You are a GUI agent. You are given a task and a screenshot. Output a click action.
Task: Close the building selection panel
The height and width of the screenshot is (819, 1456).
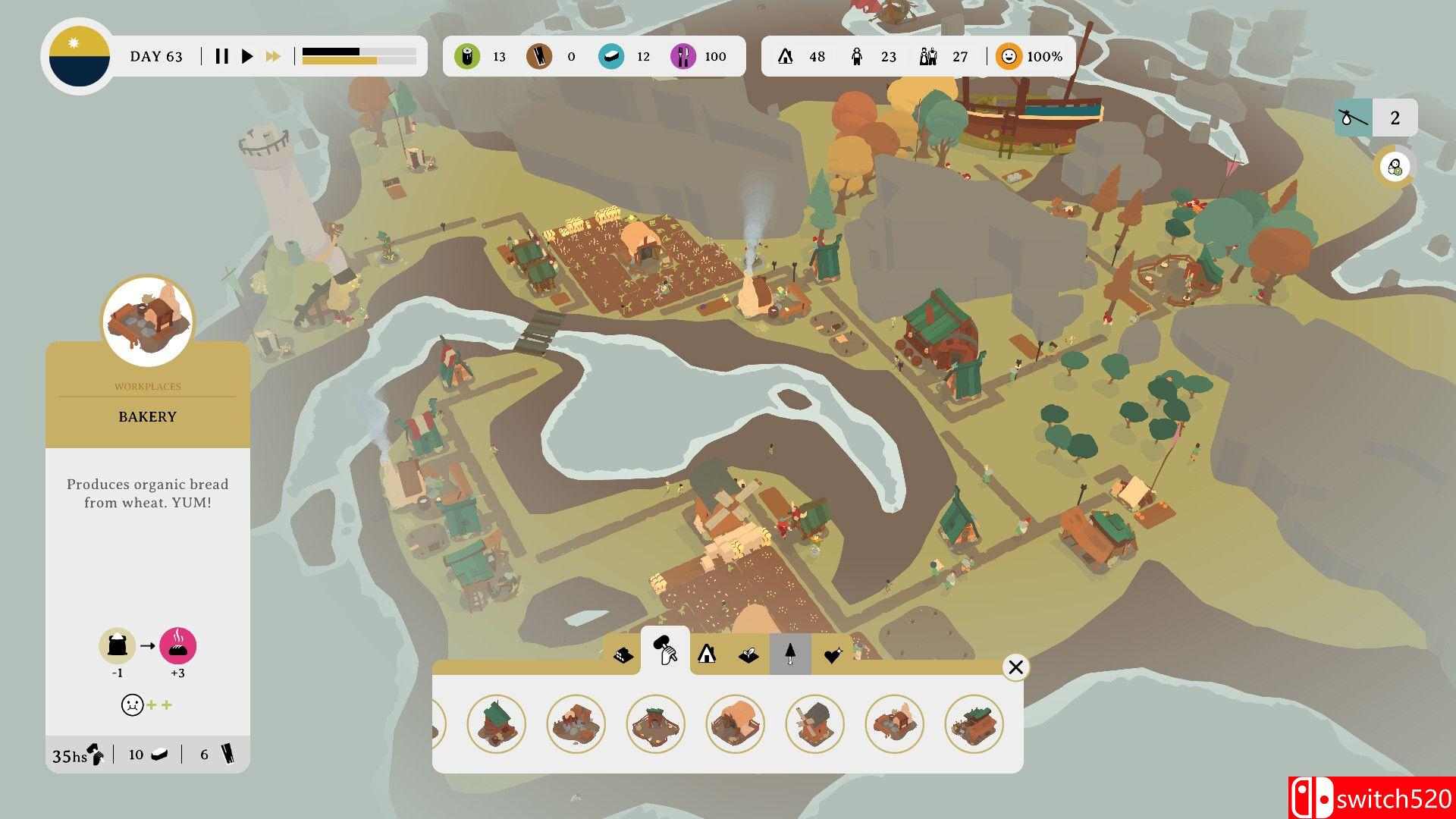[x=1015, y=667]
